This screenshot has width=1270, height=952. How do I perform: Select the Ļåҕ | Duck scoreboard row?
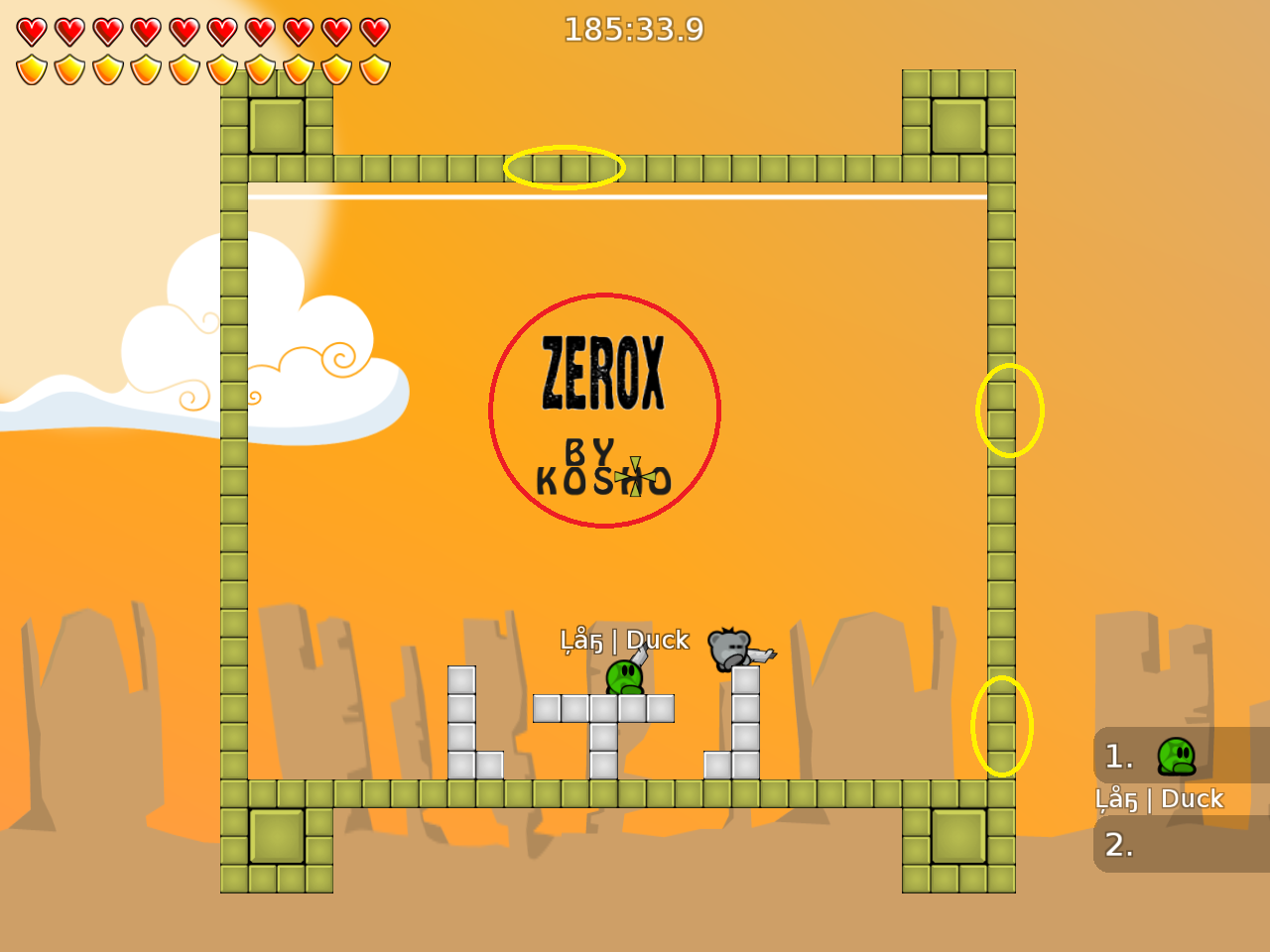tap(1163, 798)
